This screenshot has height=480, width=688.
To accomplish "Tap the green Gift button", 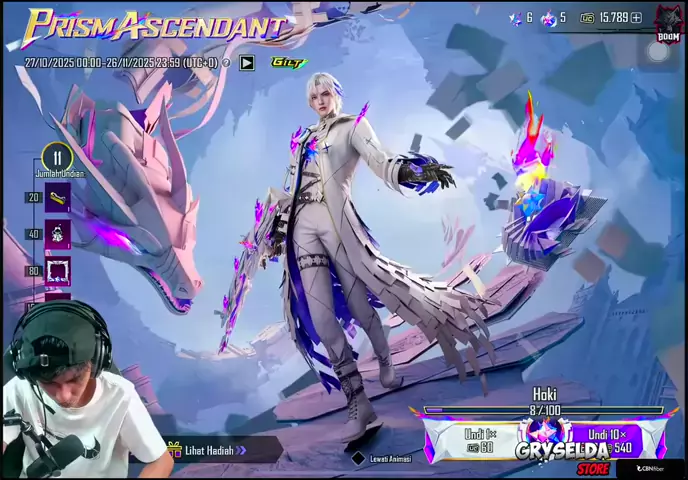I will pos(288,62).
